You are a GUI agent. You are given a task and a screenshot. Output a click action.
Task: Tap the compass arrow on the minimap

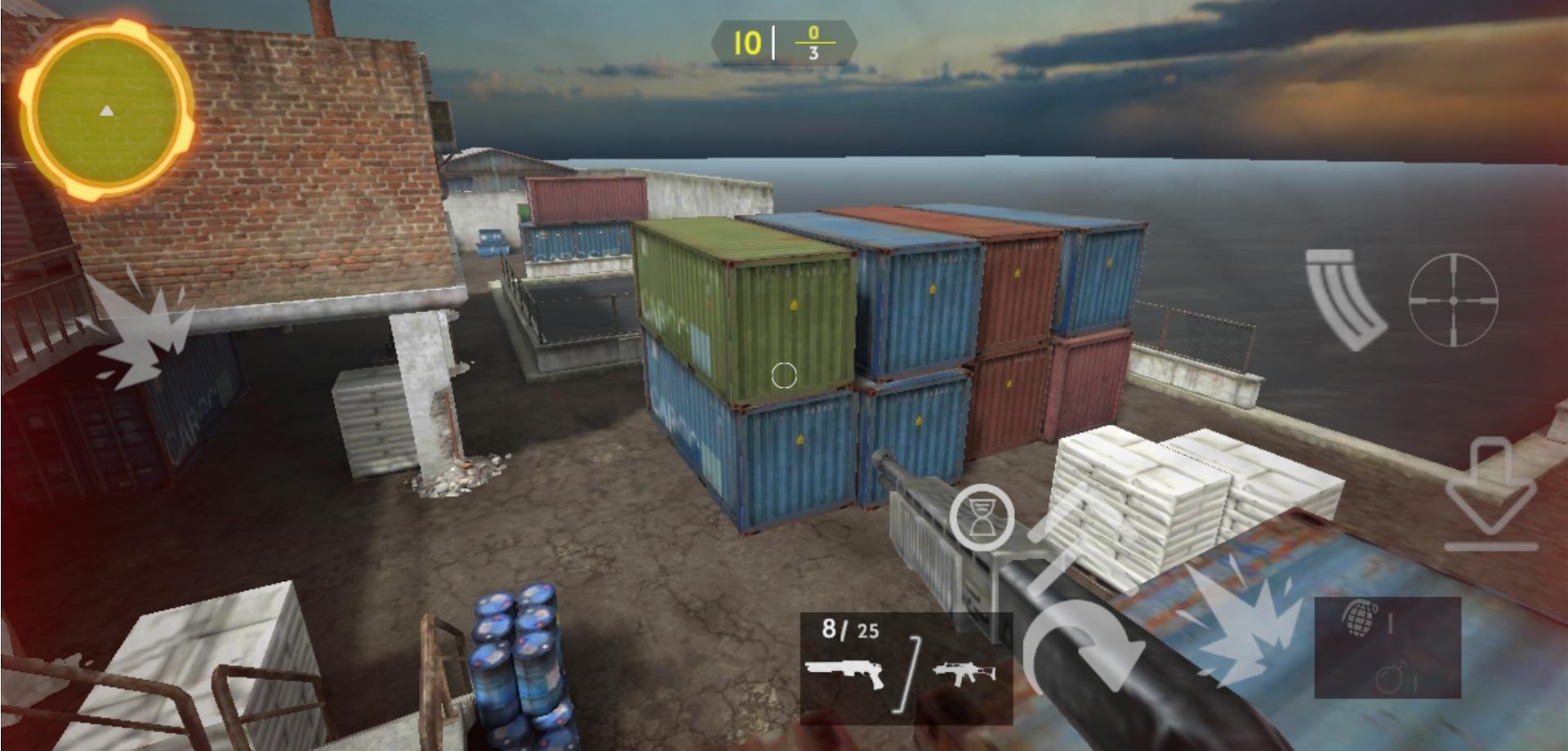click(x=105, y=110)
